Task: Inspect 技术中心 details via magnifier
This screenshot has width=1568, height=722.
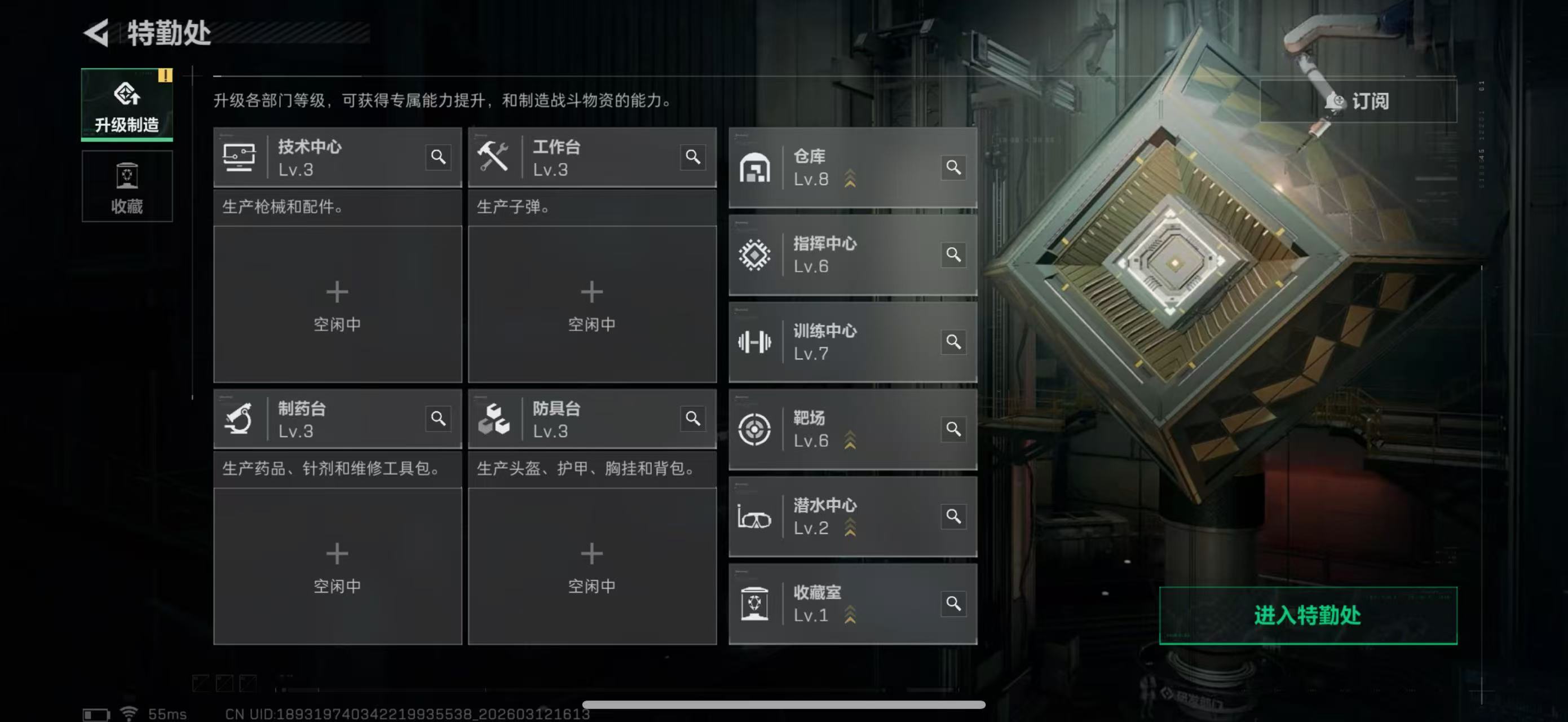Action: pyautogui.click(x=437, y=158)
